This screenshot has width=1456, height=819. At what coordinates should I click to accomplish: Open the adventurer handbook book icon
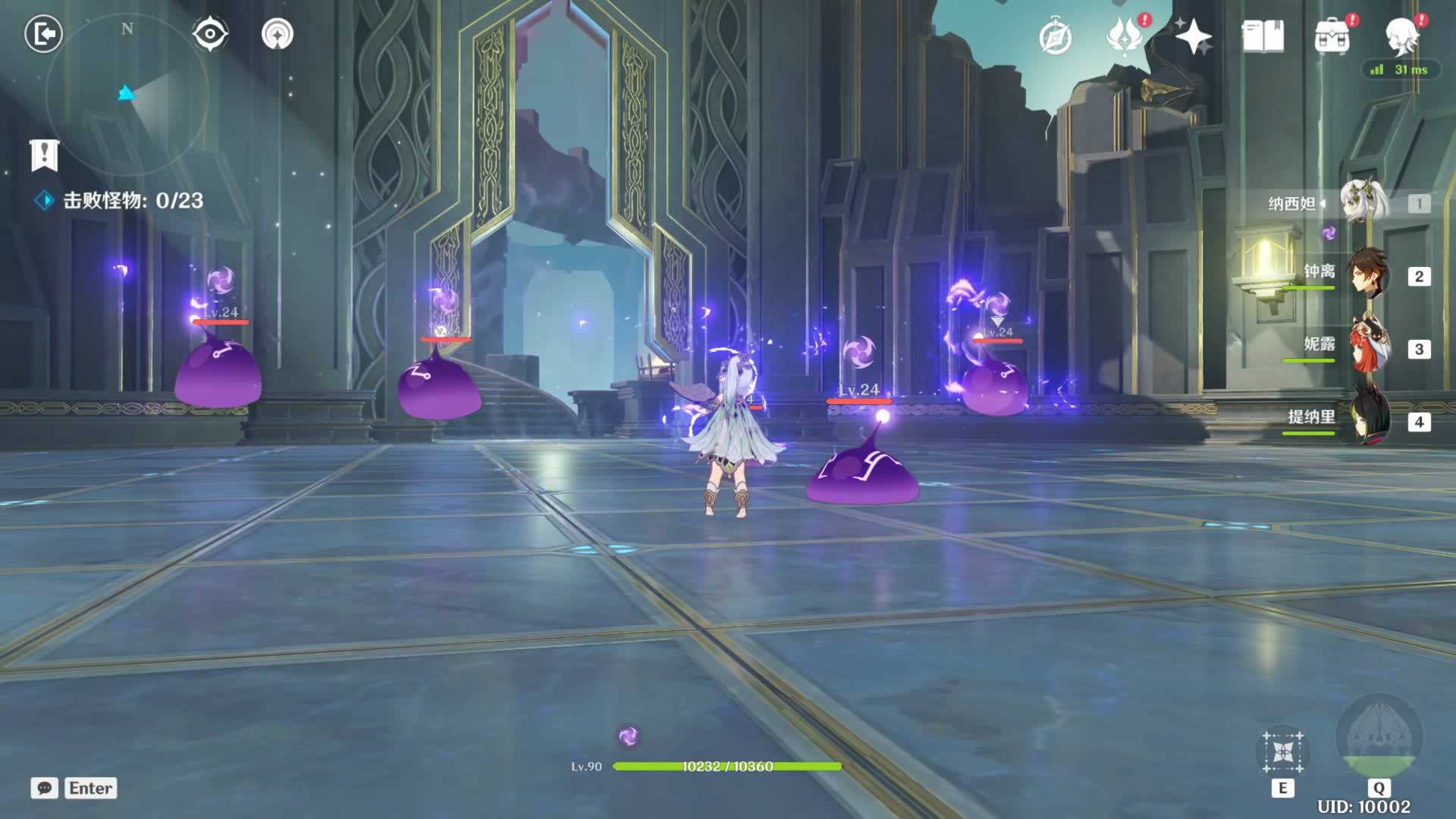coord(1263,36)
